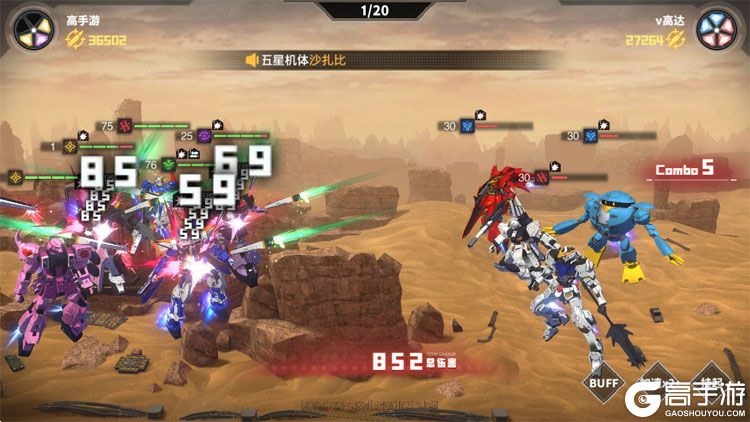This screenshot has width=750, height=422.
Task: Toggle the 加速 x2 speed-up button
Action: pyautogui.click(x=655, y=383)
